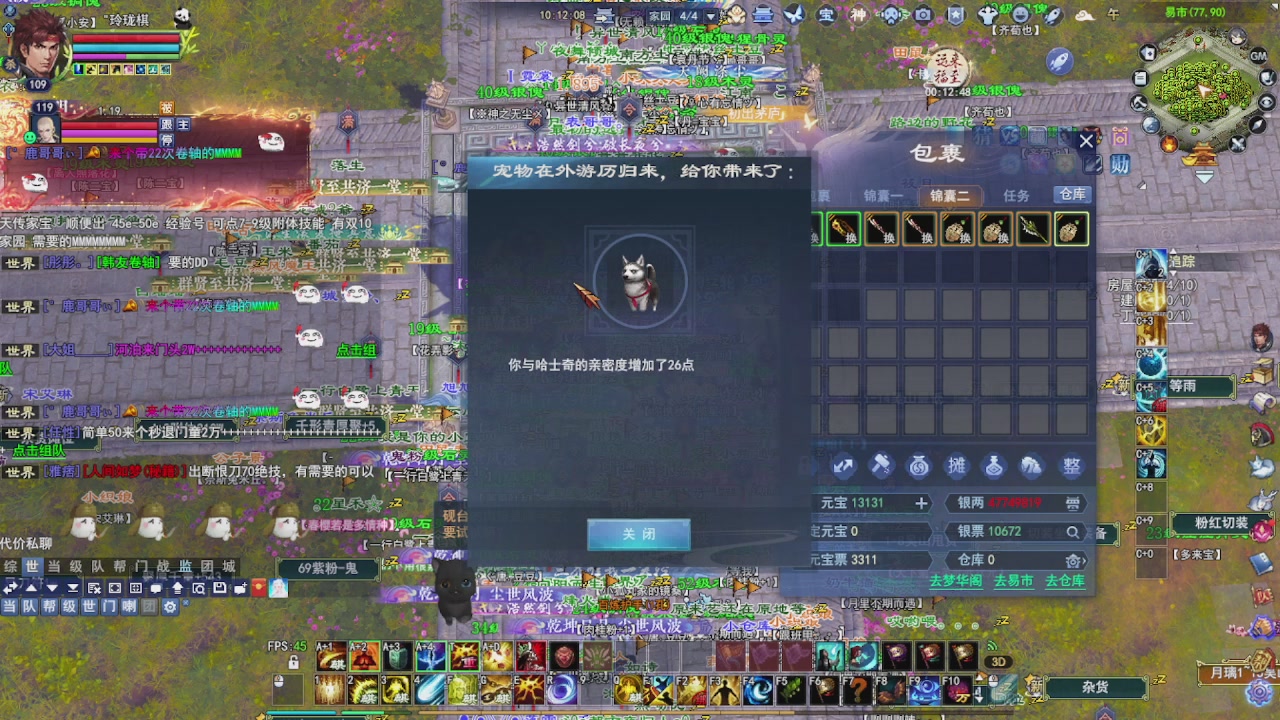
Task: Switch to the 锦囊一 bag tab
Action: (x=884, y=196)
